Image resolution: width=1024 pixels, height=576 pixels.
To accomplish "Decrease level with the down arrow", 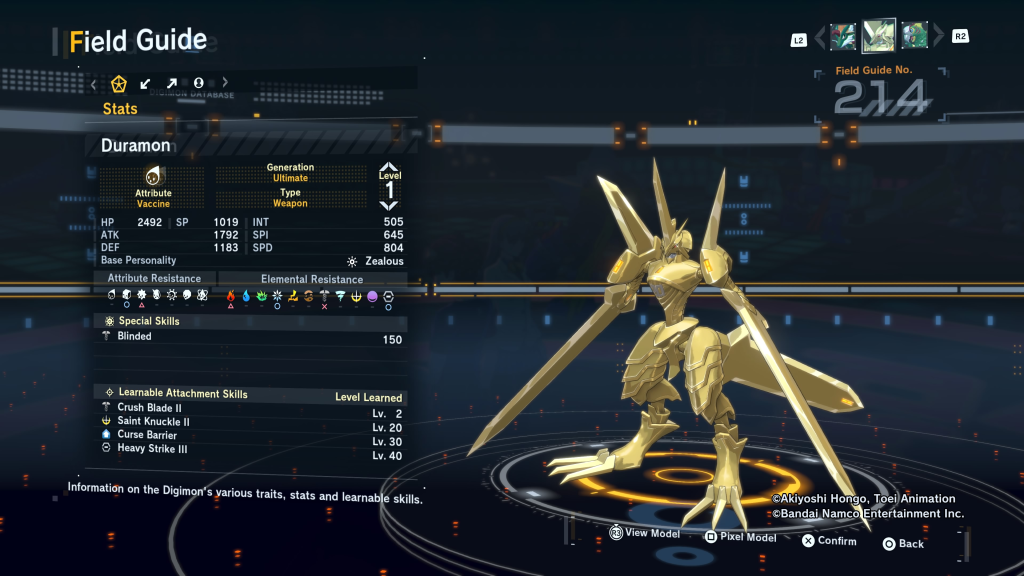I will (389, 206).
